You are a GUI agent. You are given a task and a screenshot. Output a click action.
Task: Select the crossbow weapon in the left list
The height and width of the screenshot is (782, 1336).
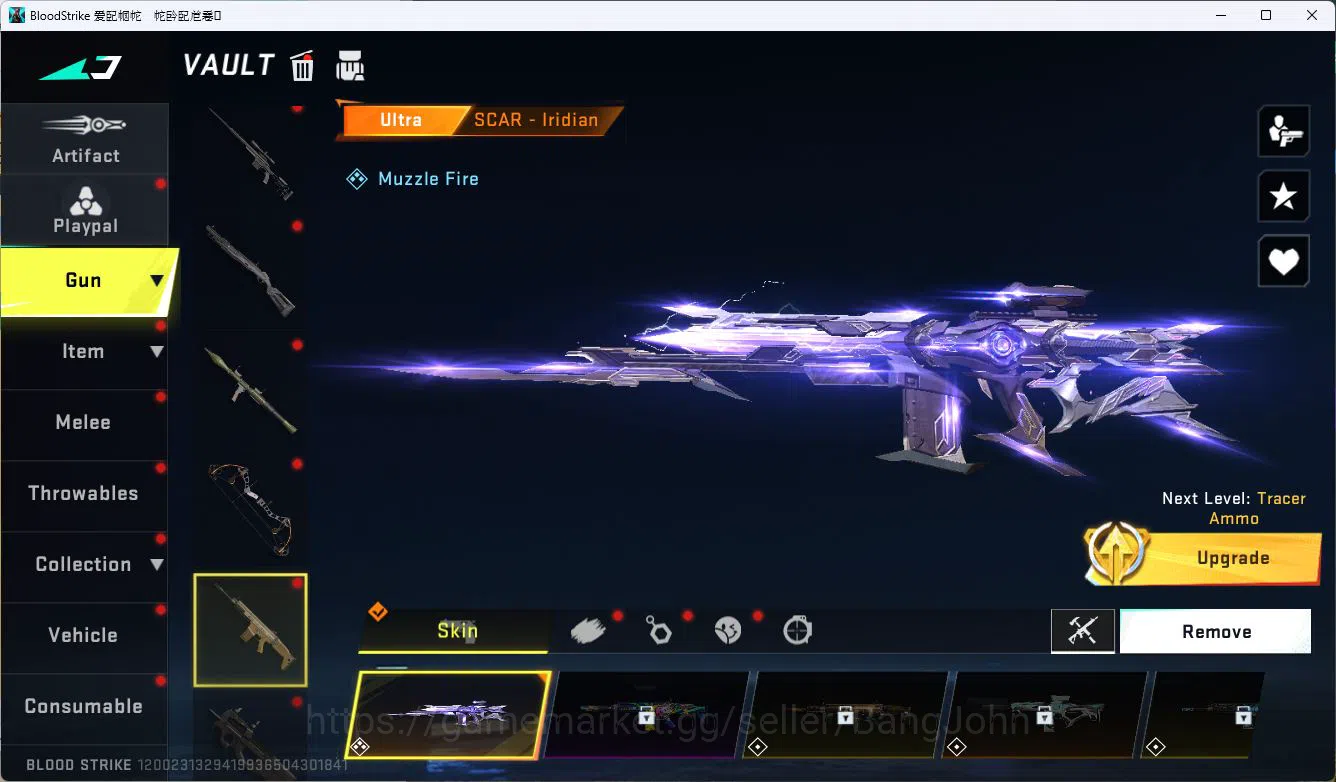pyautogui.click(x=250, y=508)
